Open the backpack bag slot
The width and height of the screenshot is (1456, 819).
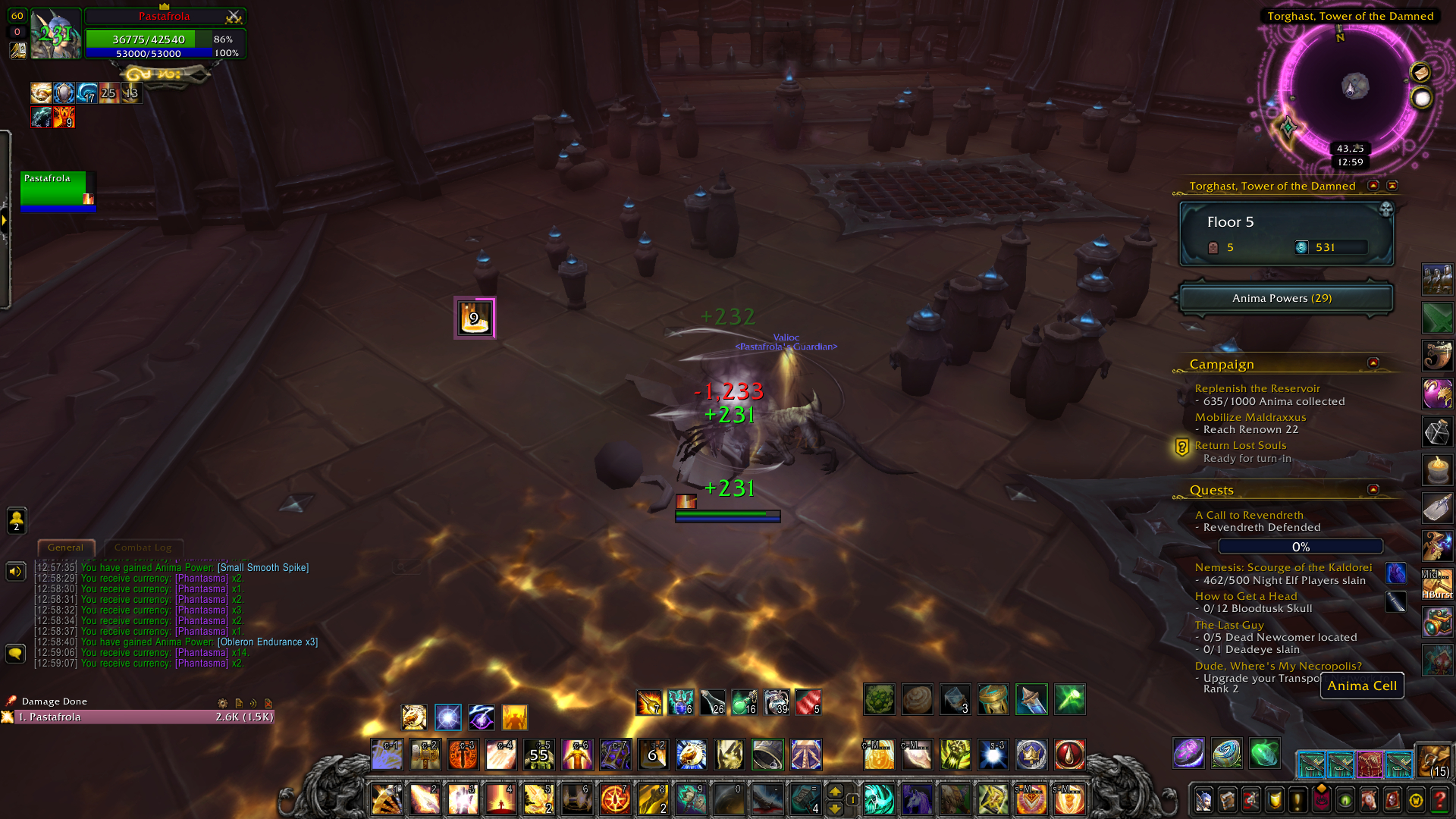click(x=1434, y=761)
